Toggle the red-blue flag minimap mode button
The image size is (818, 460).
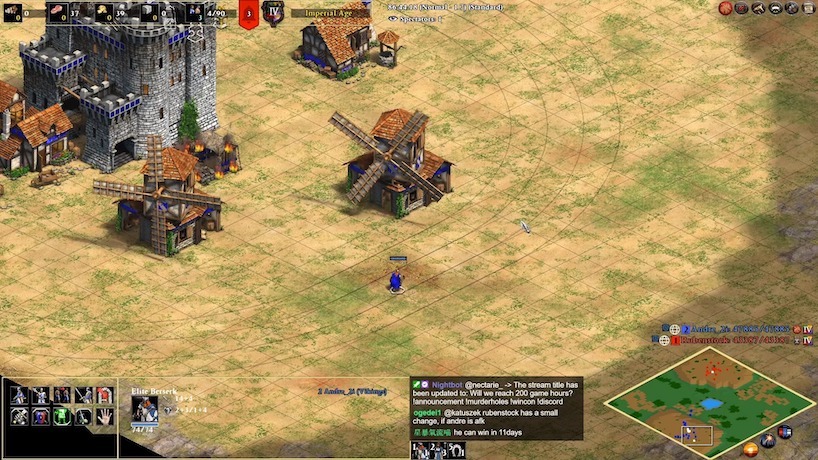click(x=785, y=432)
